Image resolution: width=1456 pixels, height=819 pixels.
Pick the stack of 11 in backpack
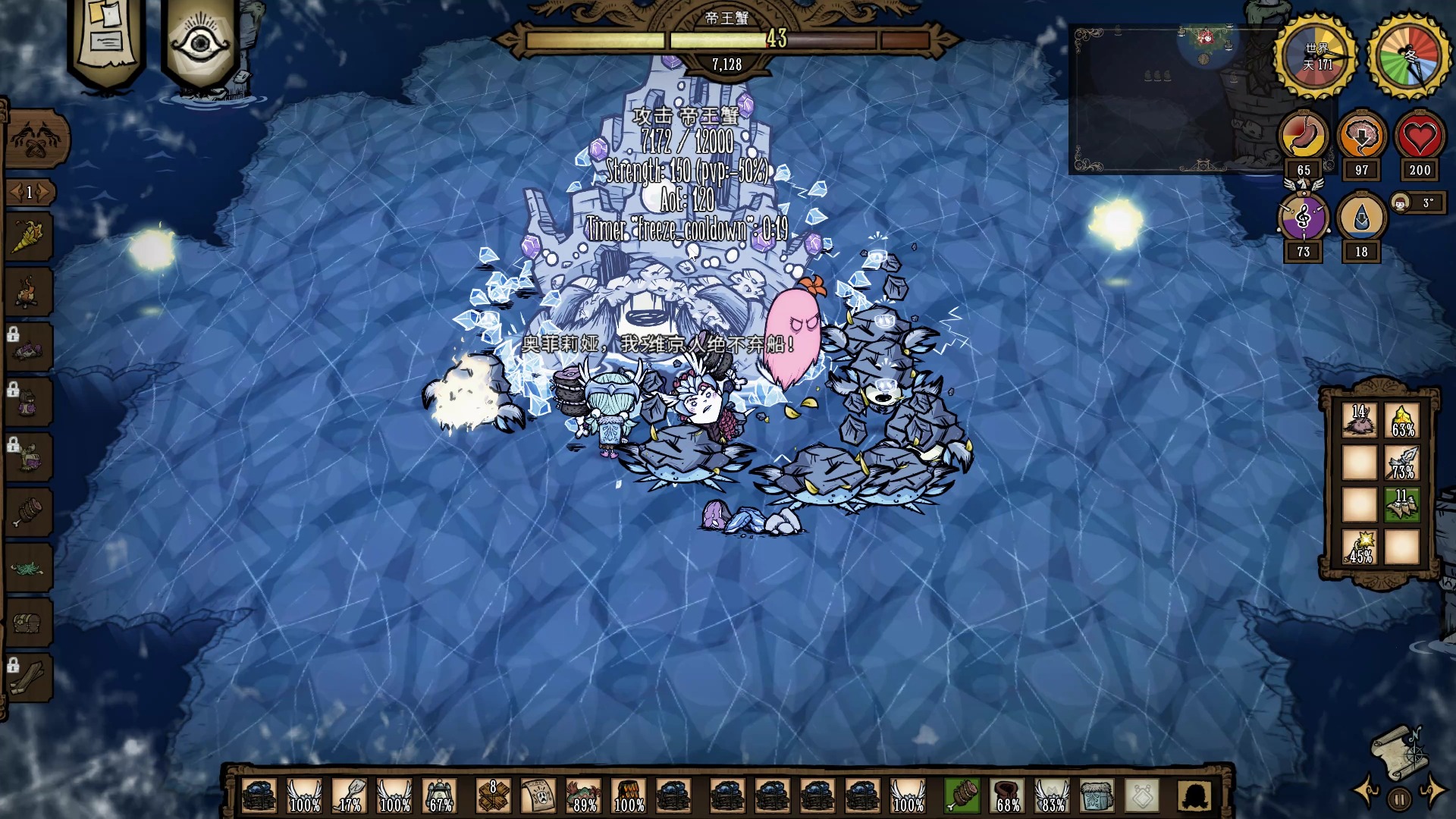(1401, 504)
